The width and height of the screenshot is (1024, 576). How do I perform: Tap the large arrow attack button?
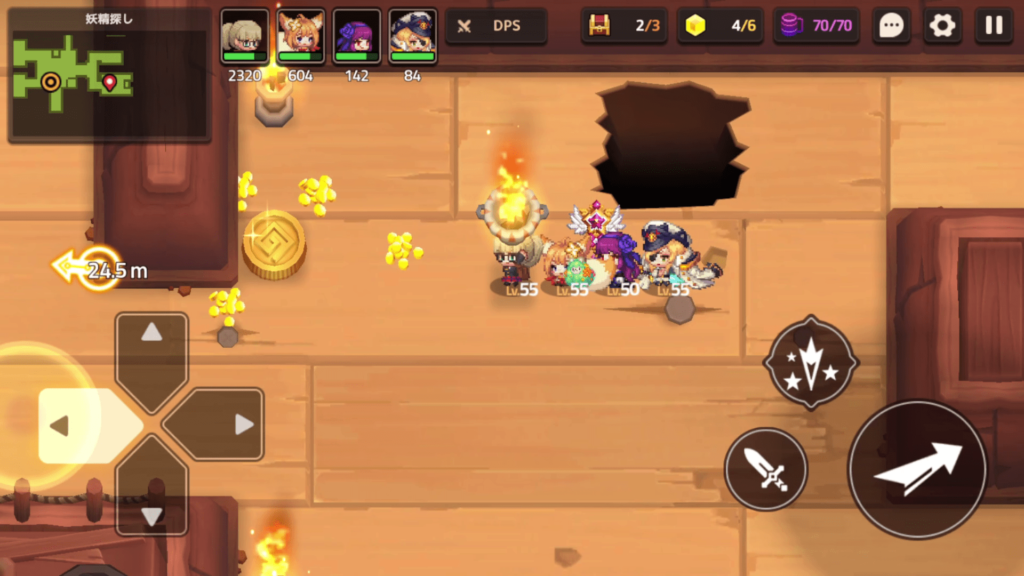[x=917, y=469]
